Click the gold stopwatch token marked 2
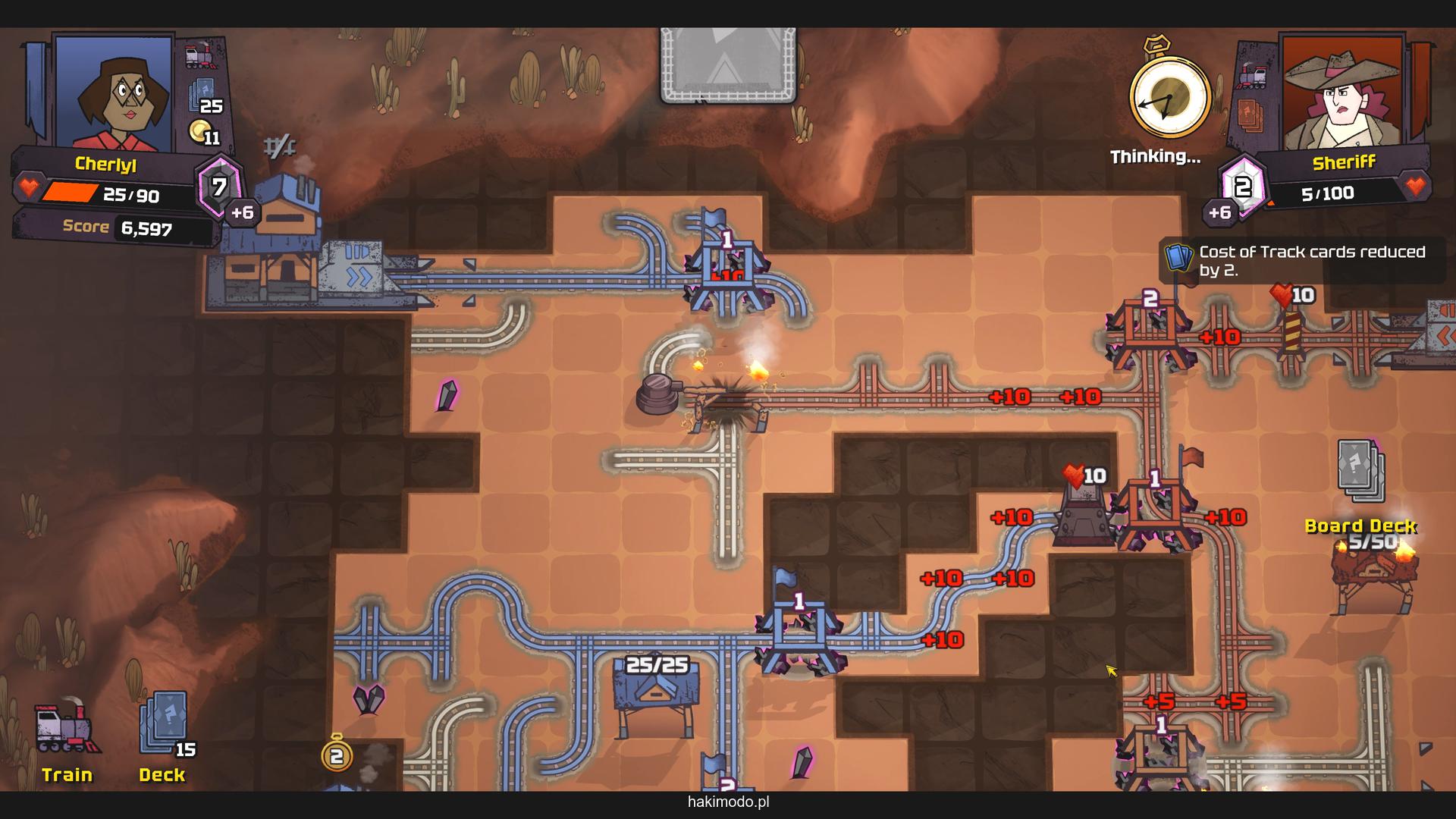The height and width of the screenshot is (819, 1456). (x=337, y=755)
